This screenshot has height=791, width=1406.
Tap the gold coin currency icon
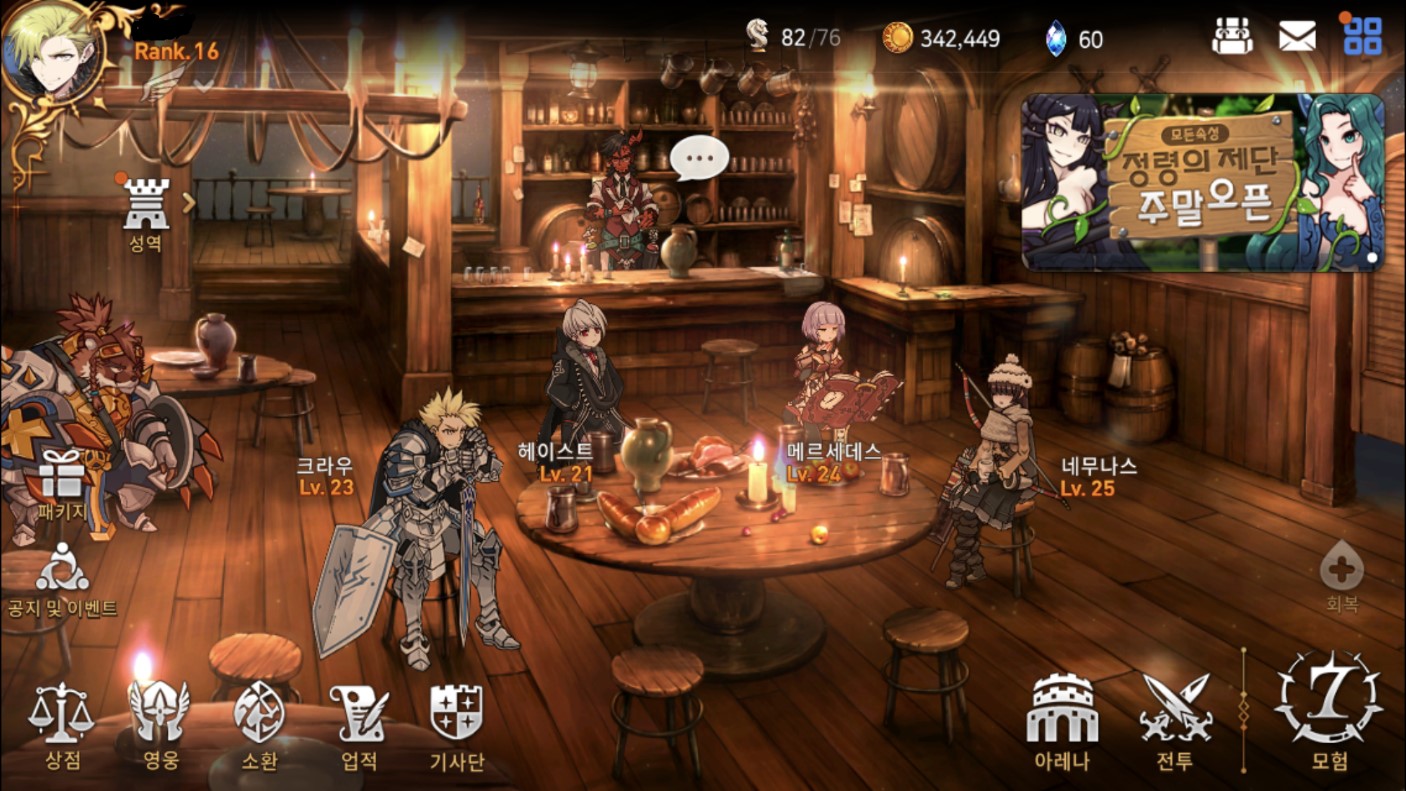point(897,38)
